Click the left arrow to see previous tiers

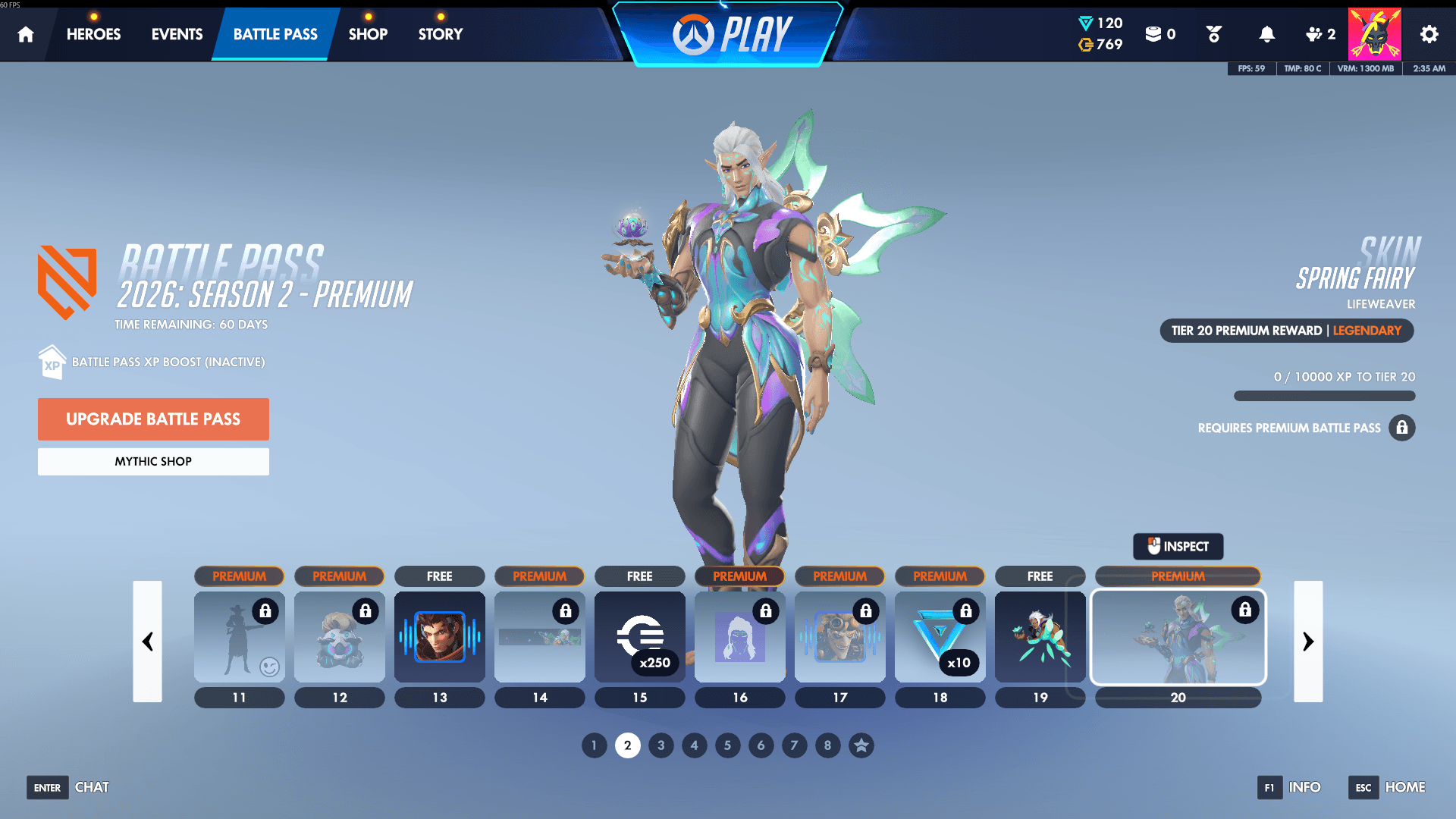coord(148,642)
